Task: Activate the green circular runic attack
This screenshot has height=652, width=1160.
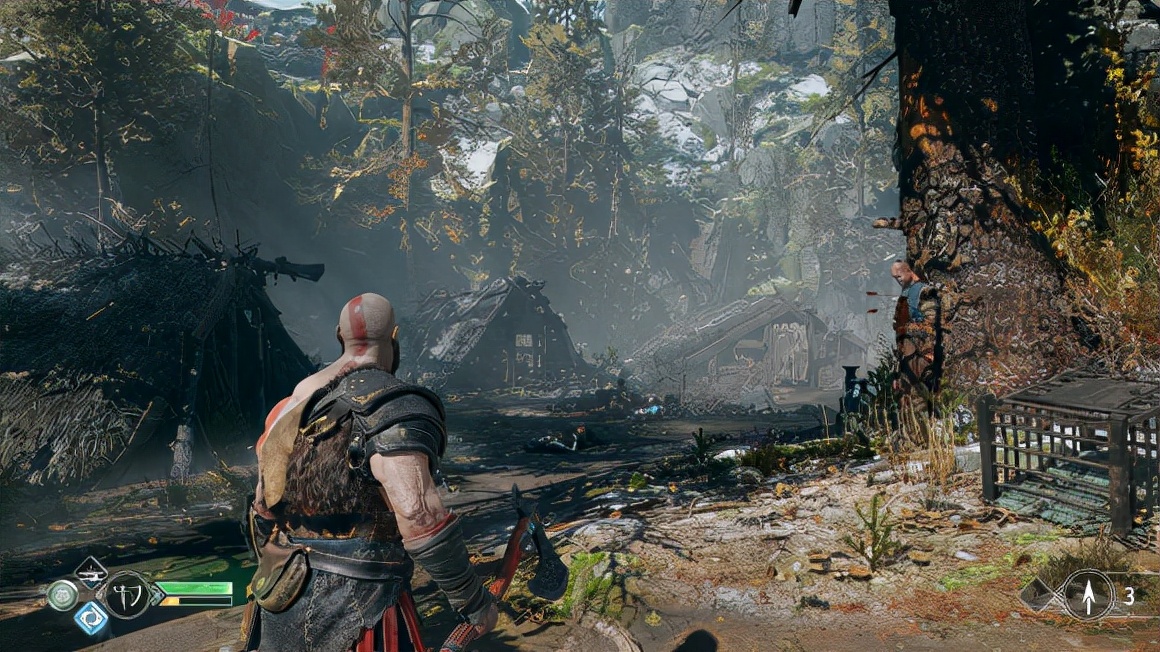Action: click(62, 595)
